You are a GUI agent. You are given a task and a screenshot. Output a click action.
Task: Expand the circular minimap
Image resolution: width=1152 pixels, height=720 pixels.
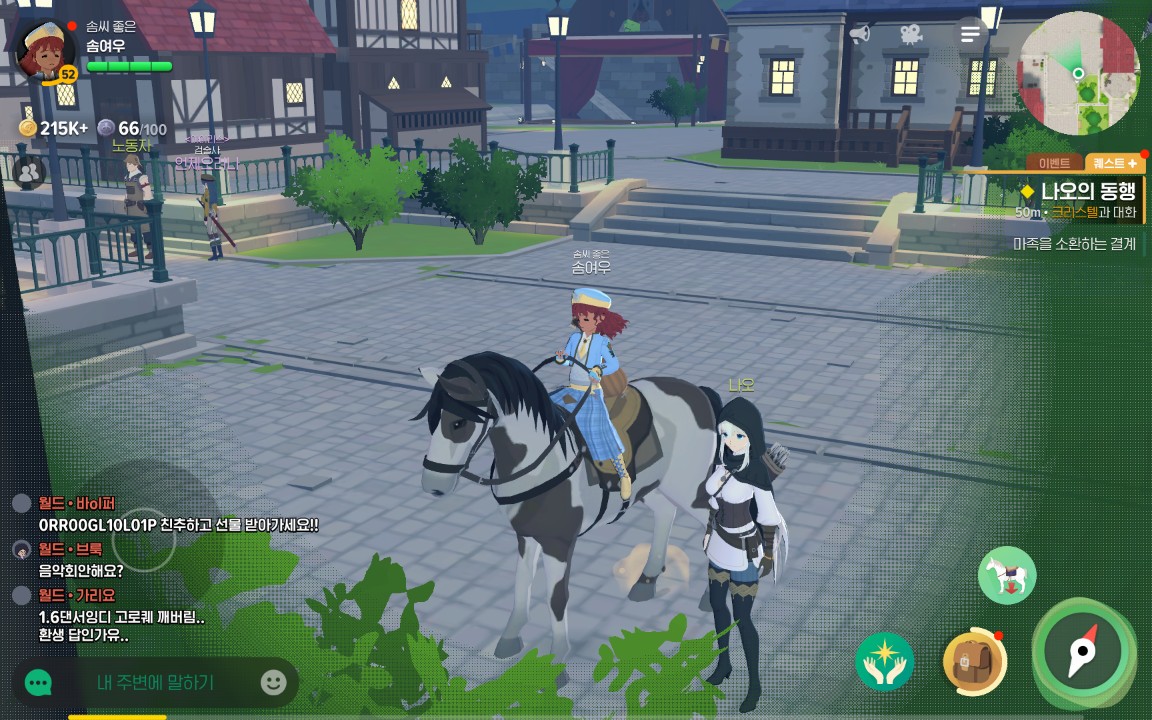[1078, 73]
